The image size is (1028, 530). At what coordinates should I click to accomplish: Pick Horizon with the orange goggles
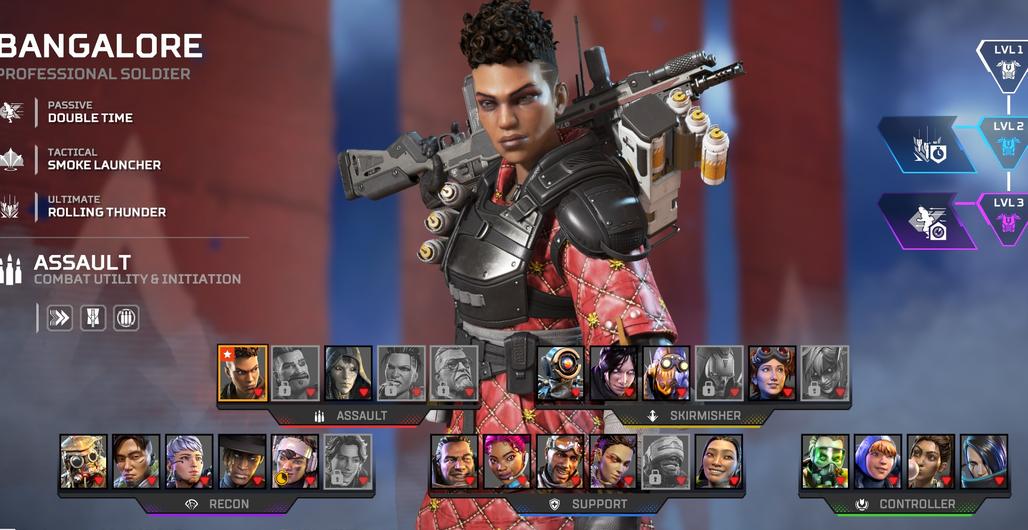[x=772, y=373]
